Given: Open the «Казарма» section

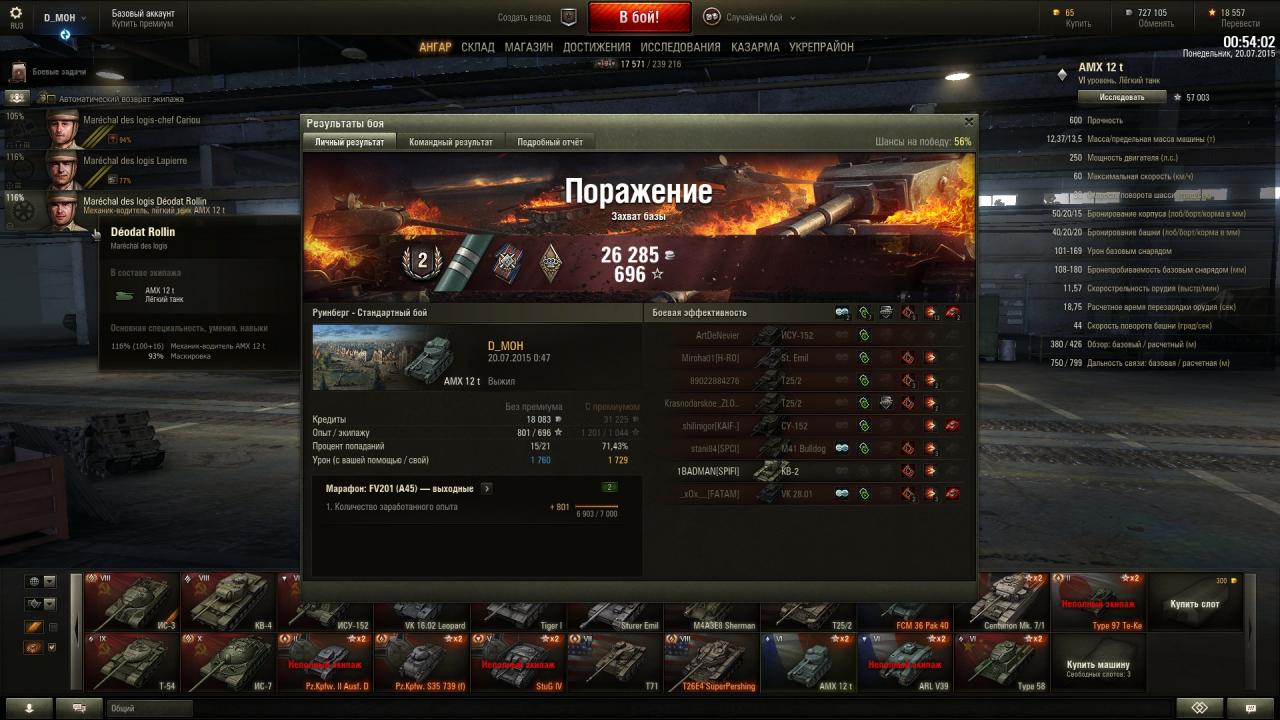Looking at the screenshot, I should 755,47.
